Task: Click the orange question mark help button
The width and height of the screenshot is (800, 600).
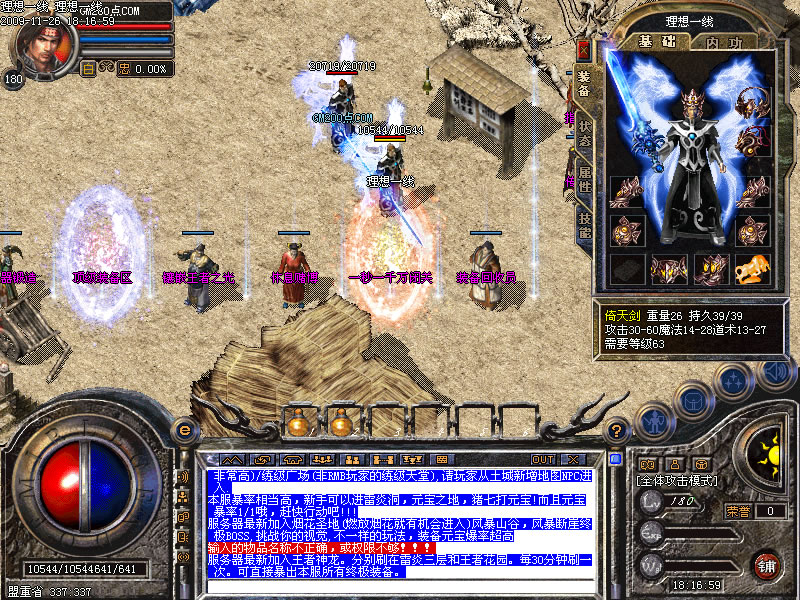Action: click(x=616, y=431)
